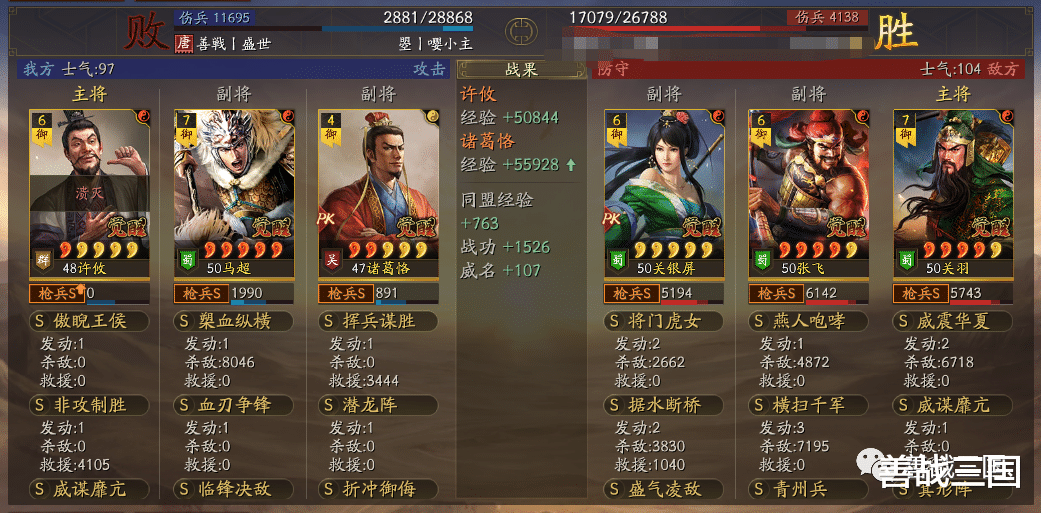Select the 马超 general card
The width and height of the screenshot is (1041, 513).
233,192
